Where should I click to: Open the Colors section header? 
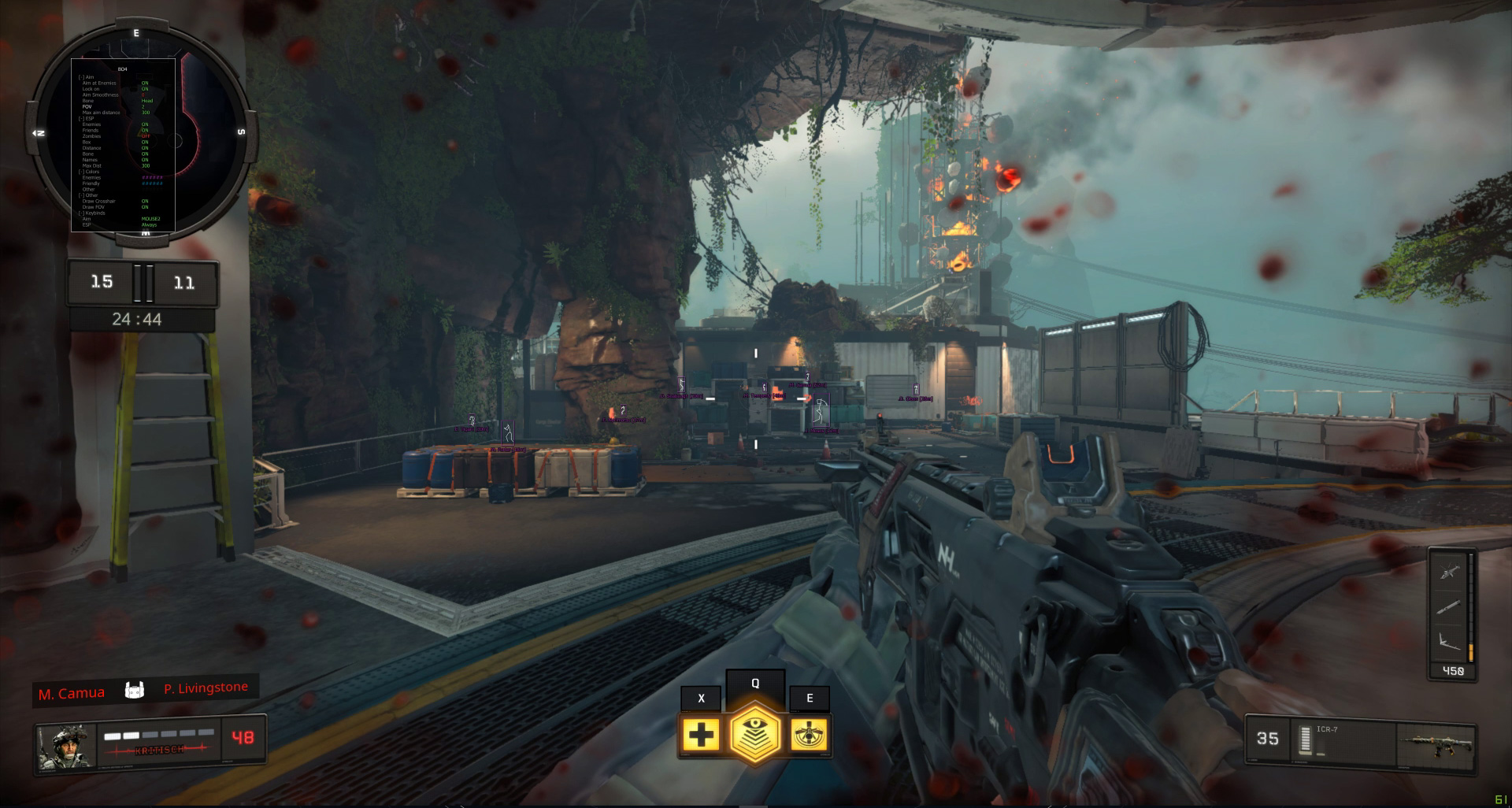pyautogui.click(x=90, y=172)
